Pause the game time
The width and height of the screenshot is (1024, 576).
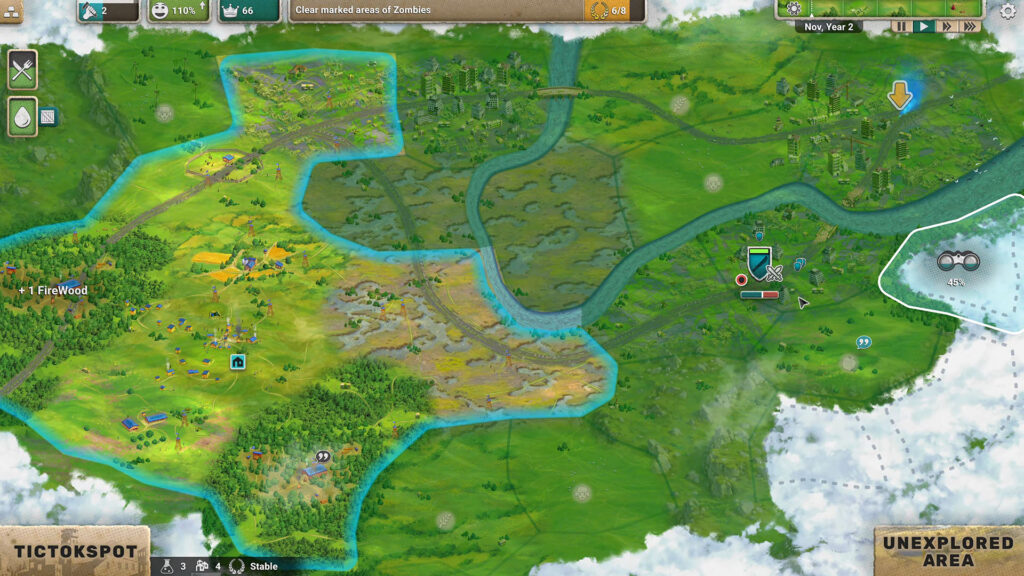point(902,27)
